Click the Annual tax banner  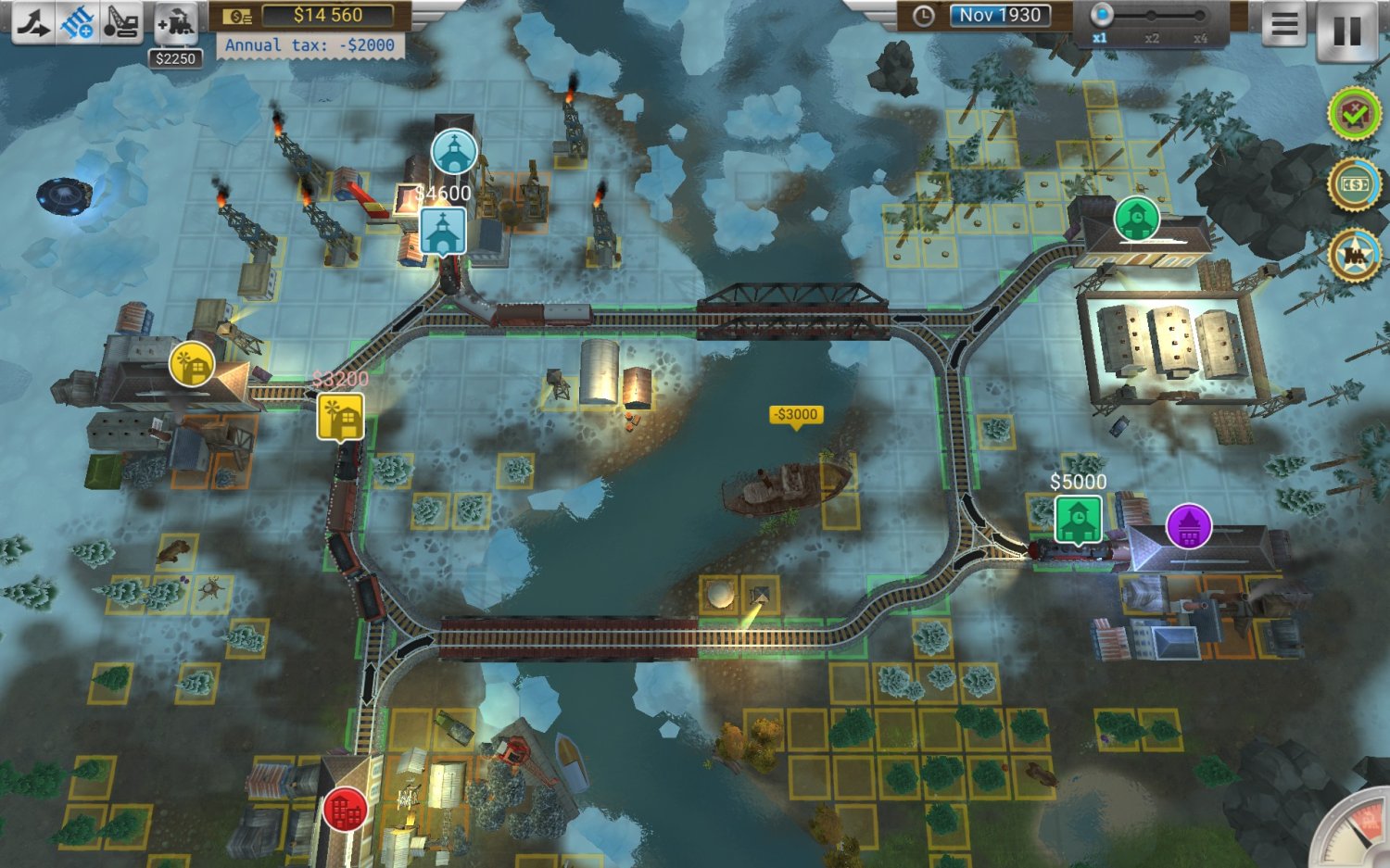click(310, 44)
